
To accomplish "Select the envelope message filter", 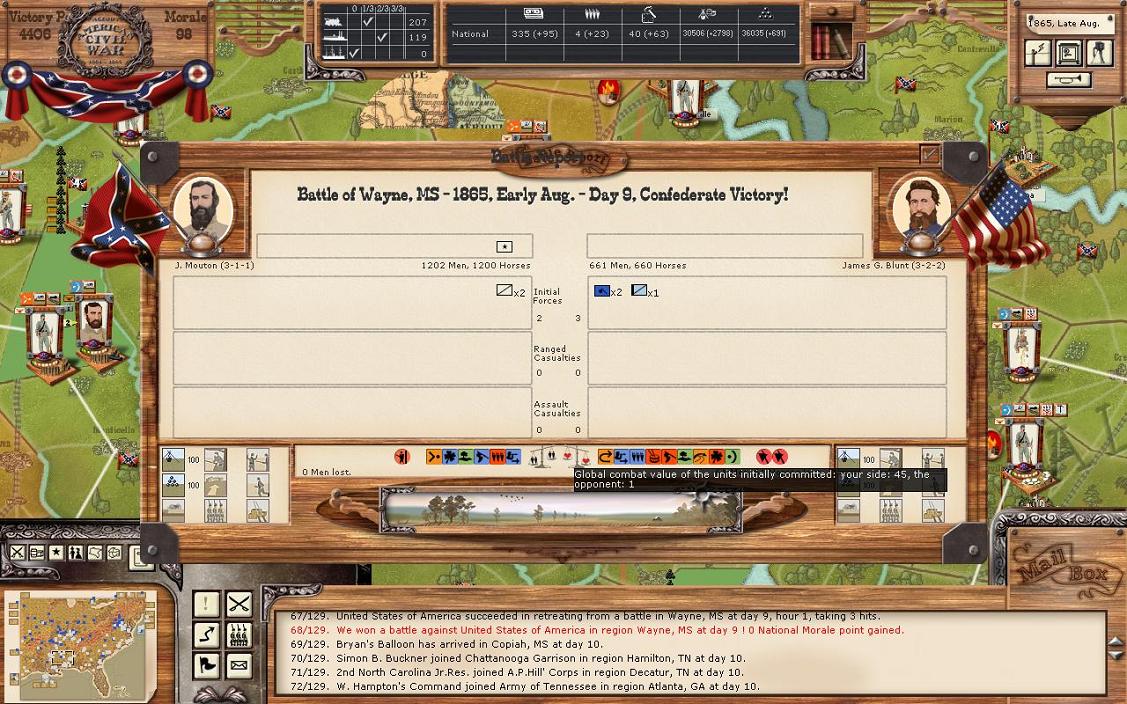I will coord(238,665).
